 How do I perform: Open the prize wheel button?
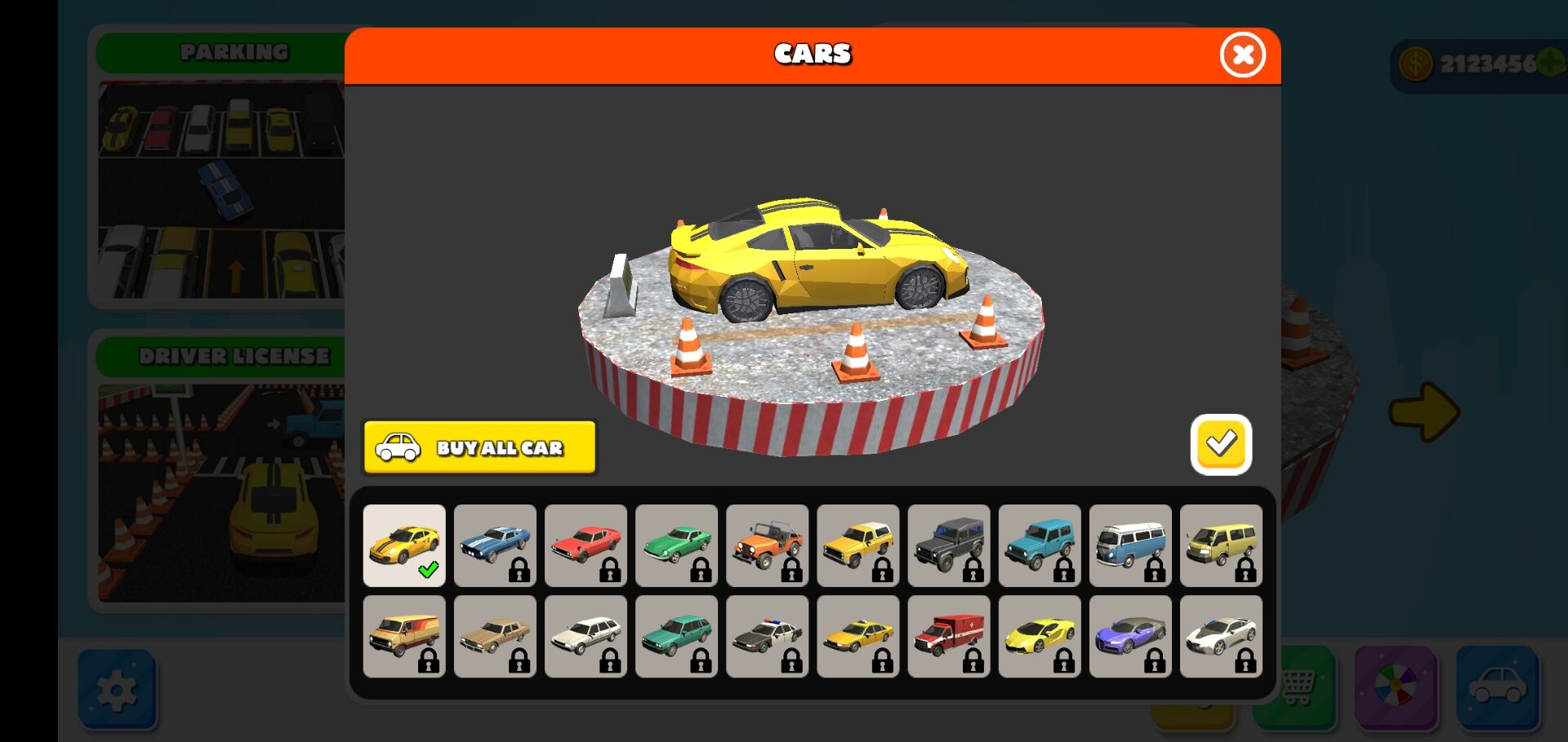click(x=1395, y=686)
